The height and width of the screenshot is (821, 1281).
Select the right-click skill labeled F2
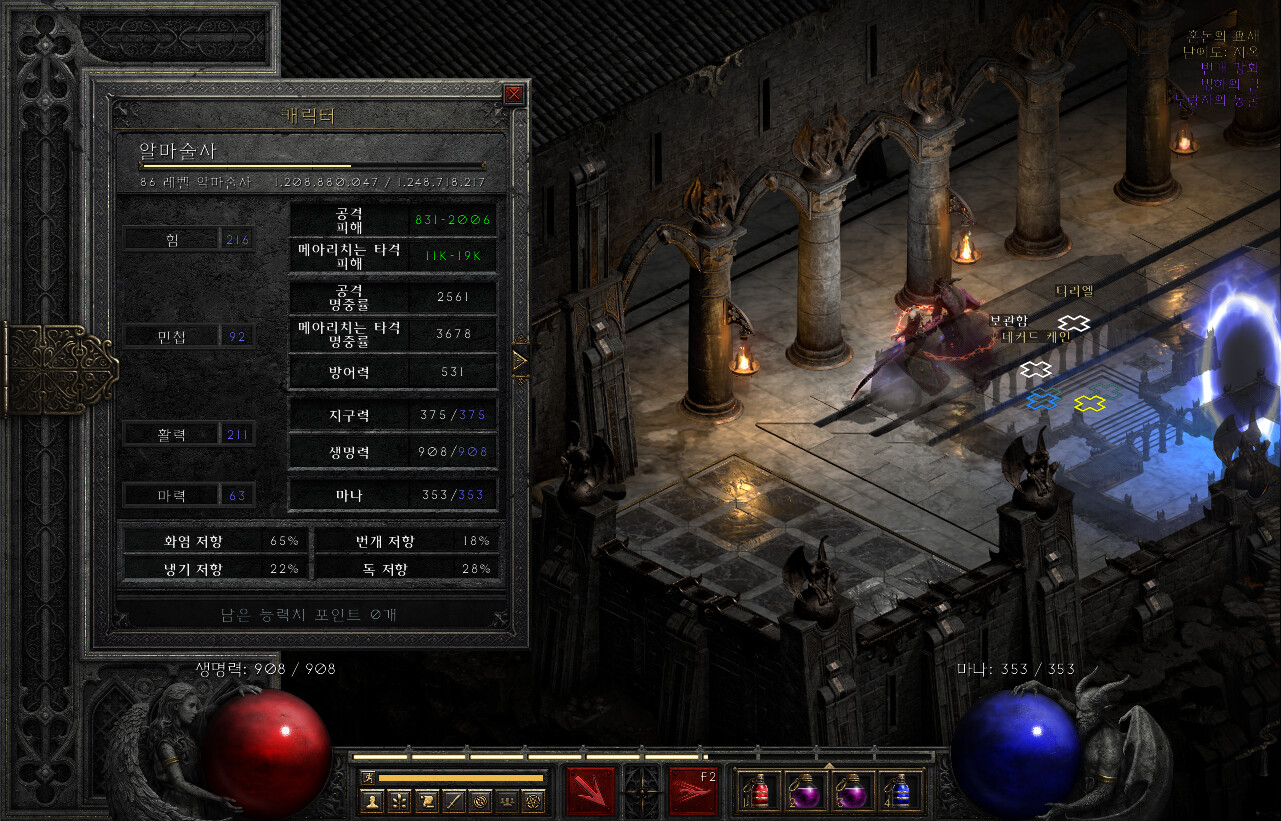click(x=693, y=792)
